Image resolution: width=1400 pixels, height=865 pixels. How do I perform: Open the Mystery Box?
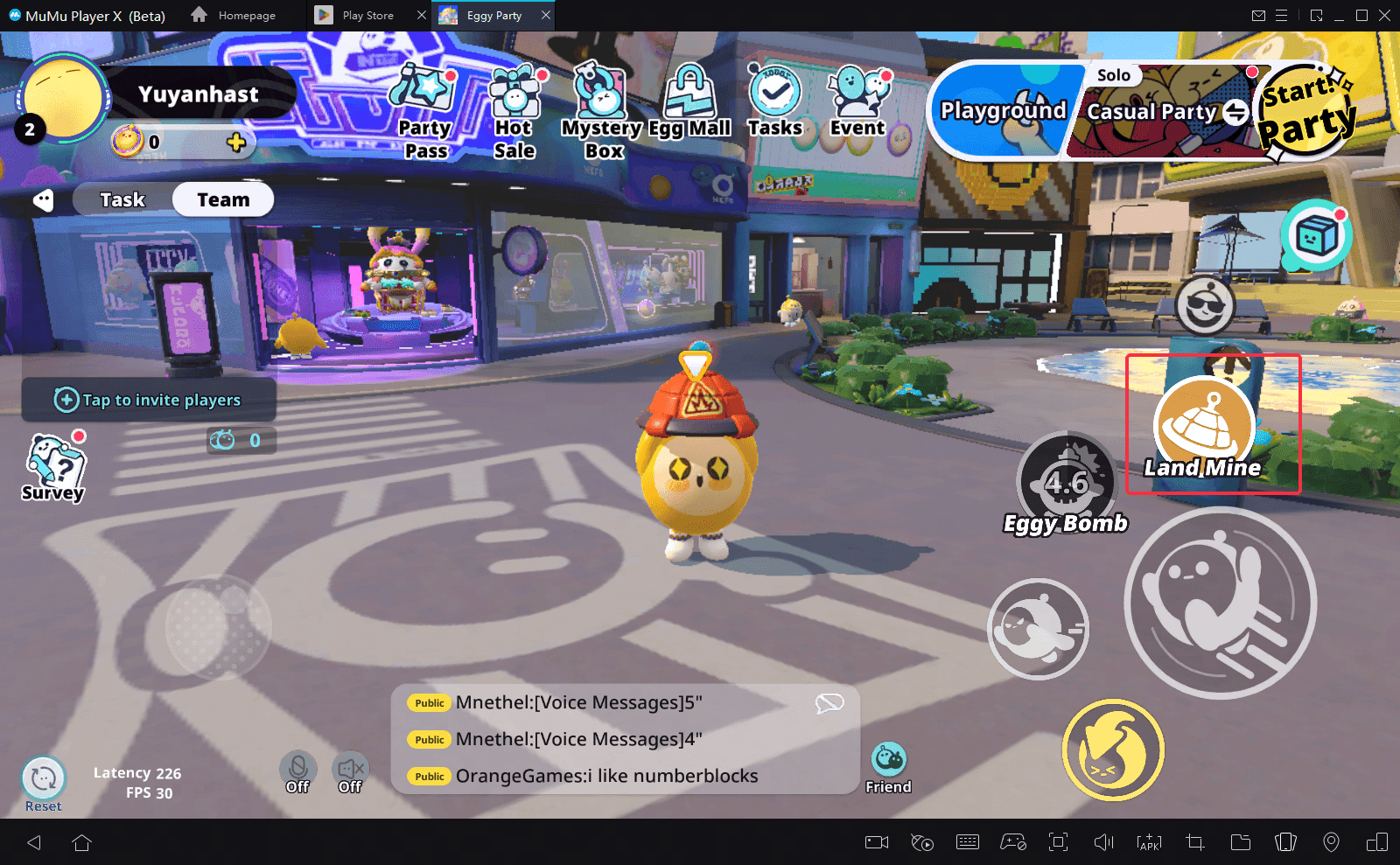(x=602, y=112)
